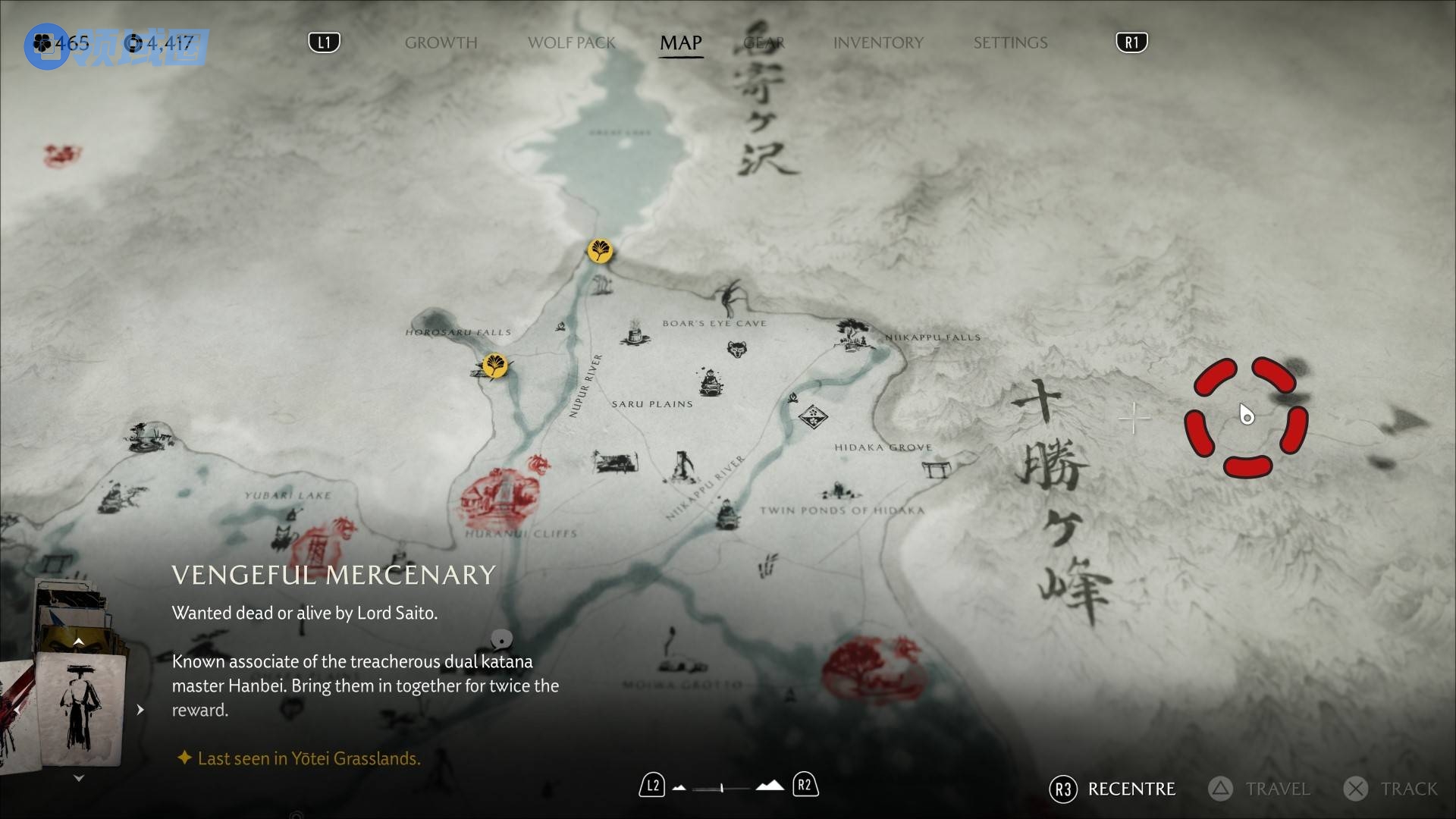Open the Inventory tab
1456x819 pixels.
(x=878, y=42)
